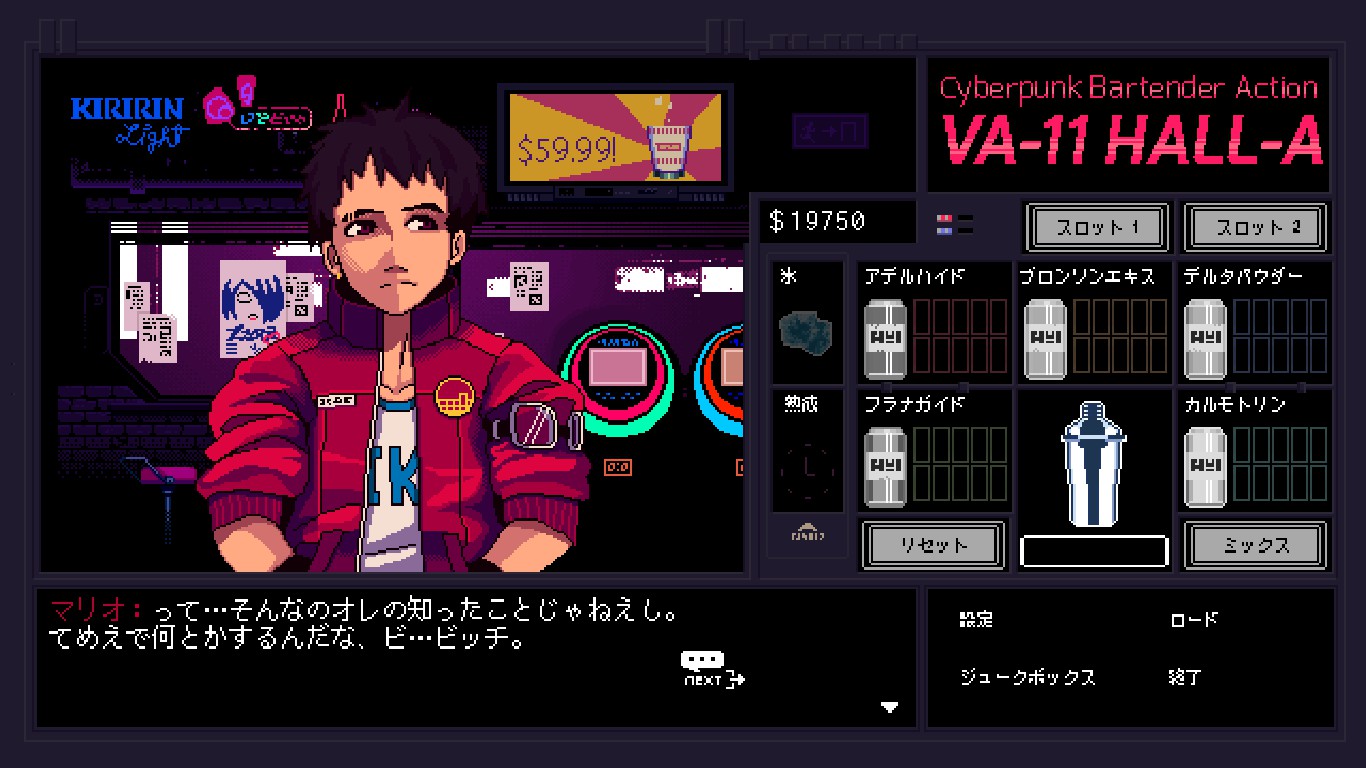Grab the Flanergide ingredient can
Image resolution: width=1366 pixels, height=768 pixels.
[885, 465]
